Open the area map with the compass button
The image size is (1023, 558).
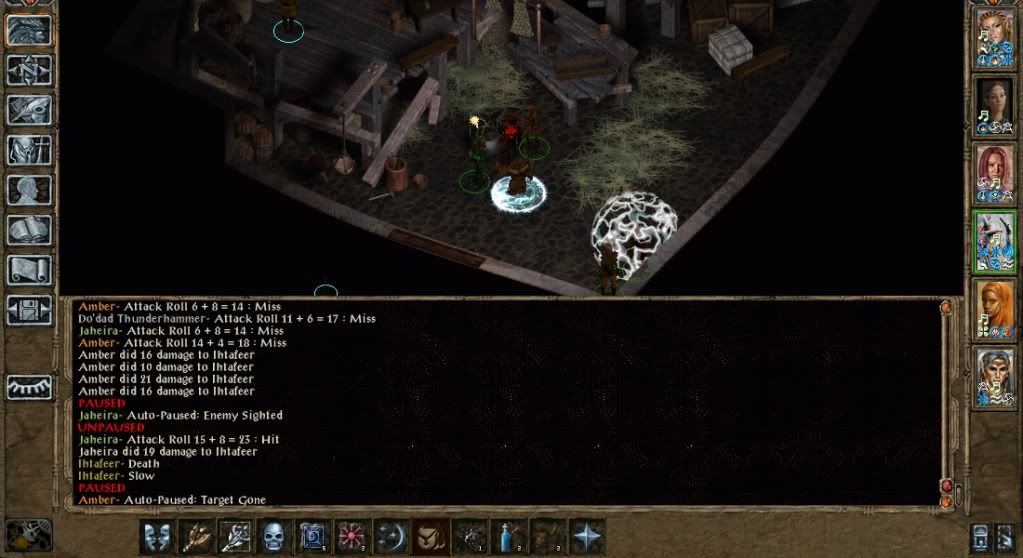click(29, 69)
